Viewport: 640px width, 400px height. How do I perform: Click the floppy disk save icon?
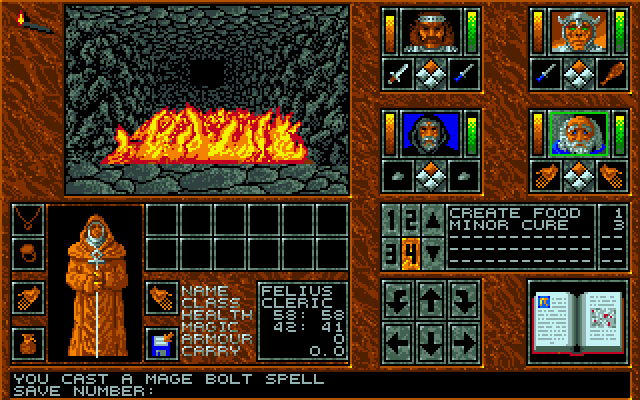click(x=161, y=342)
